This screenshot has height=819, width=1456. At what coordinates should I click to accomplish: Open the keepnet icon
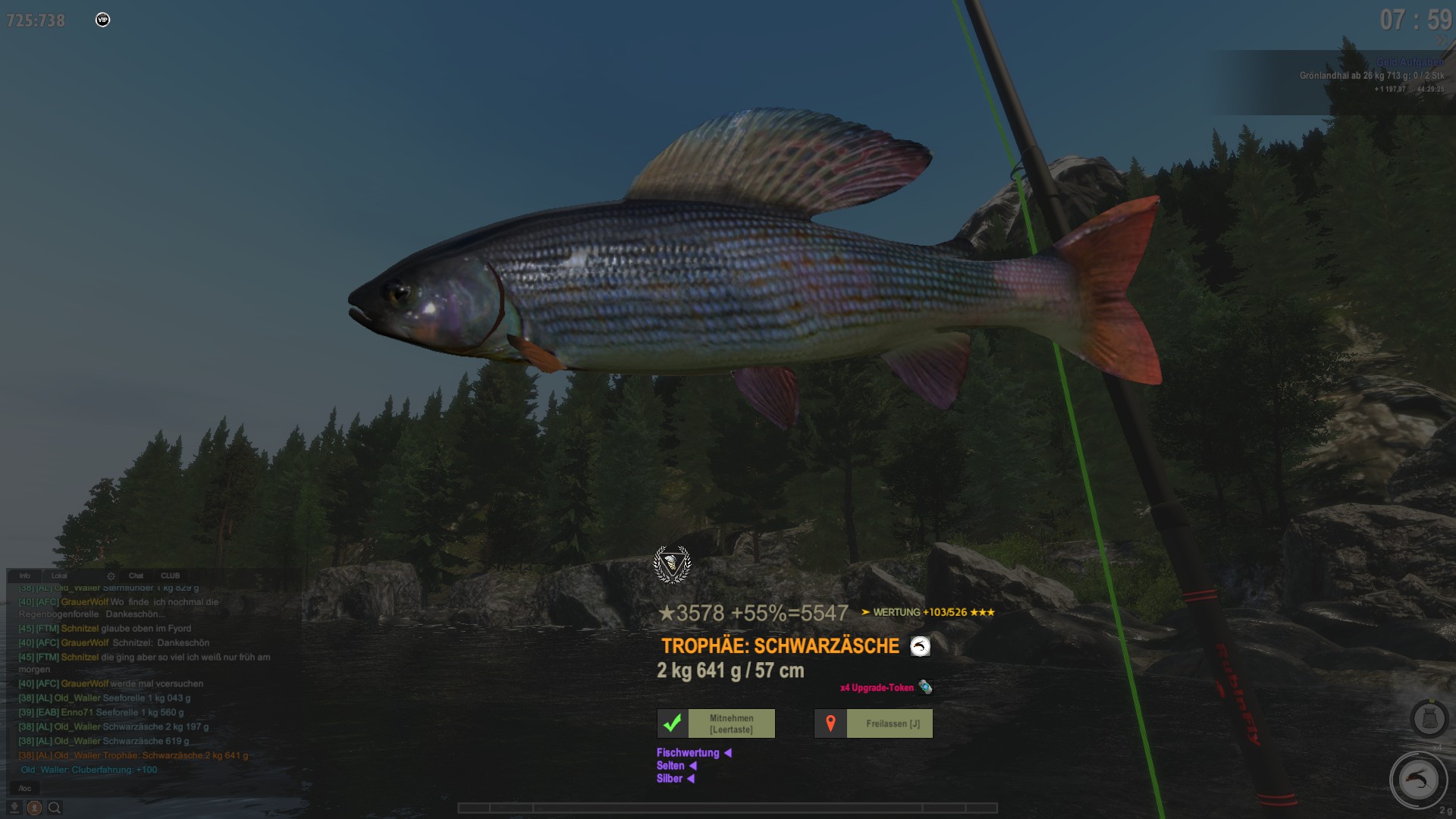click(1429, 717)
